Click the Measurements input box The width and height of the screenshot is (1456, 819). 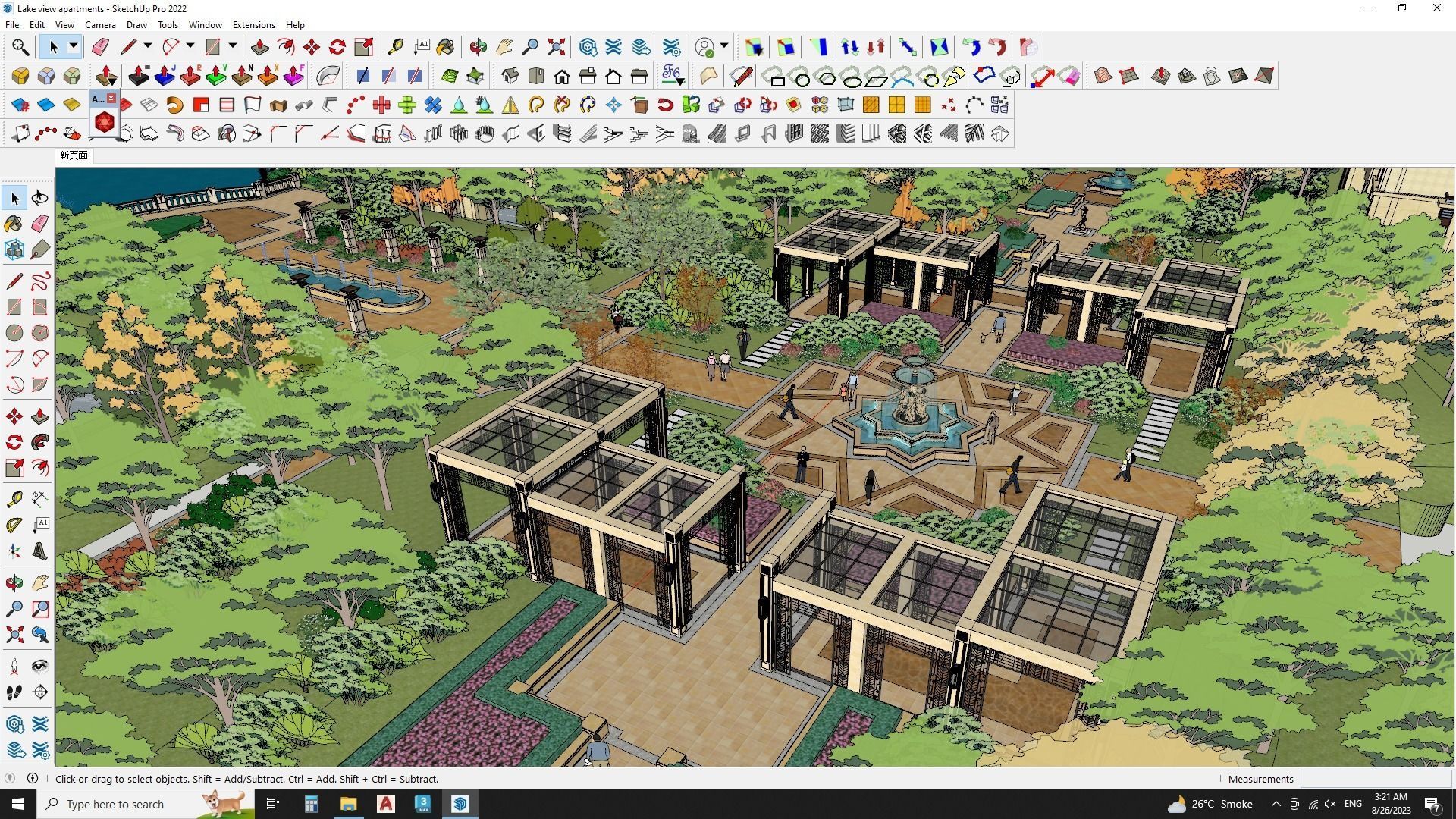click(1376, 779)
